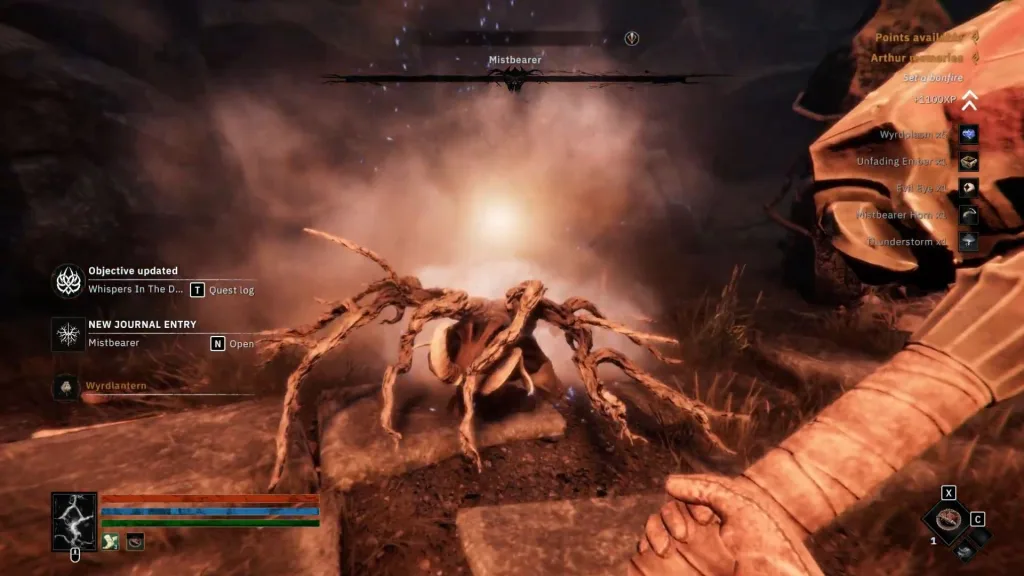1024x576 pixels.
Task: Open the Whispers objective update notification
Action: point(69,281)
